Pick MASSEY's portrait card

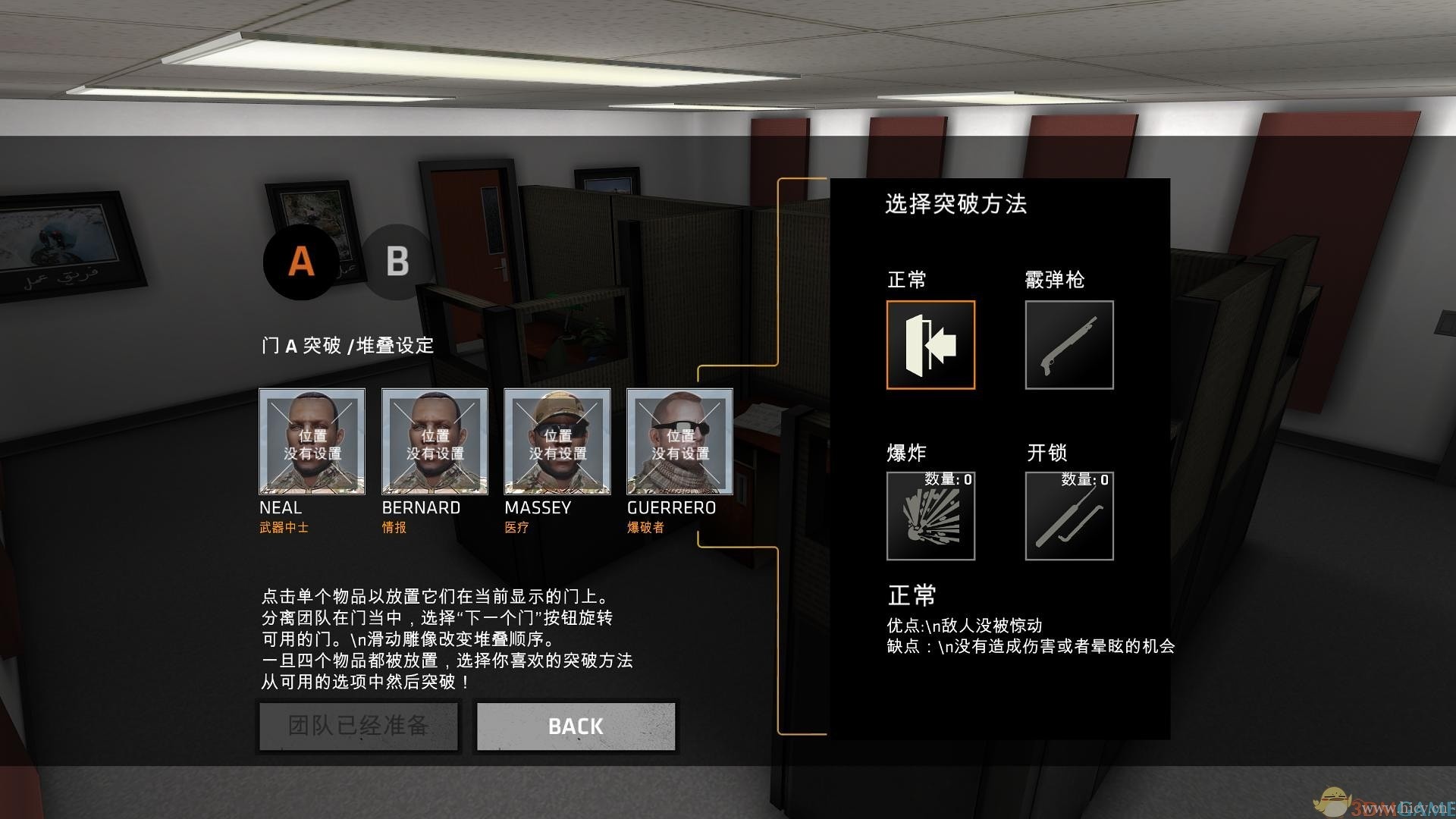tap(557, 441)
